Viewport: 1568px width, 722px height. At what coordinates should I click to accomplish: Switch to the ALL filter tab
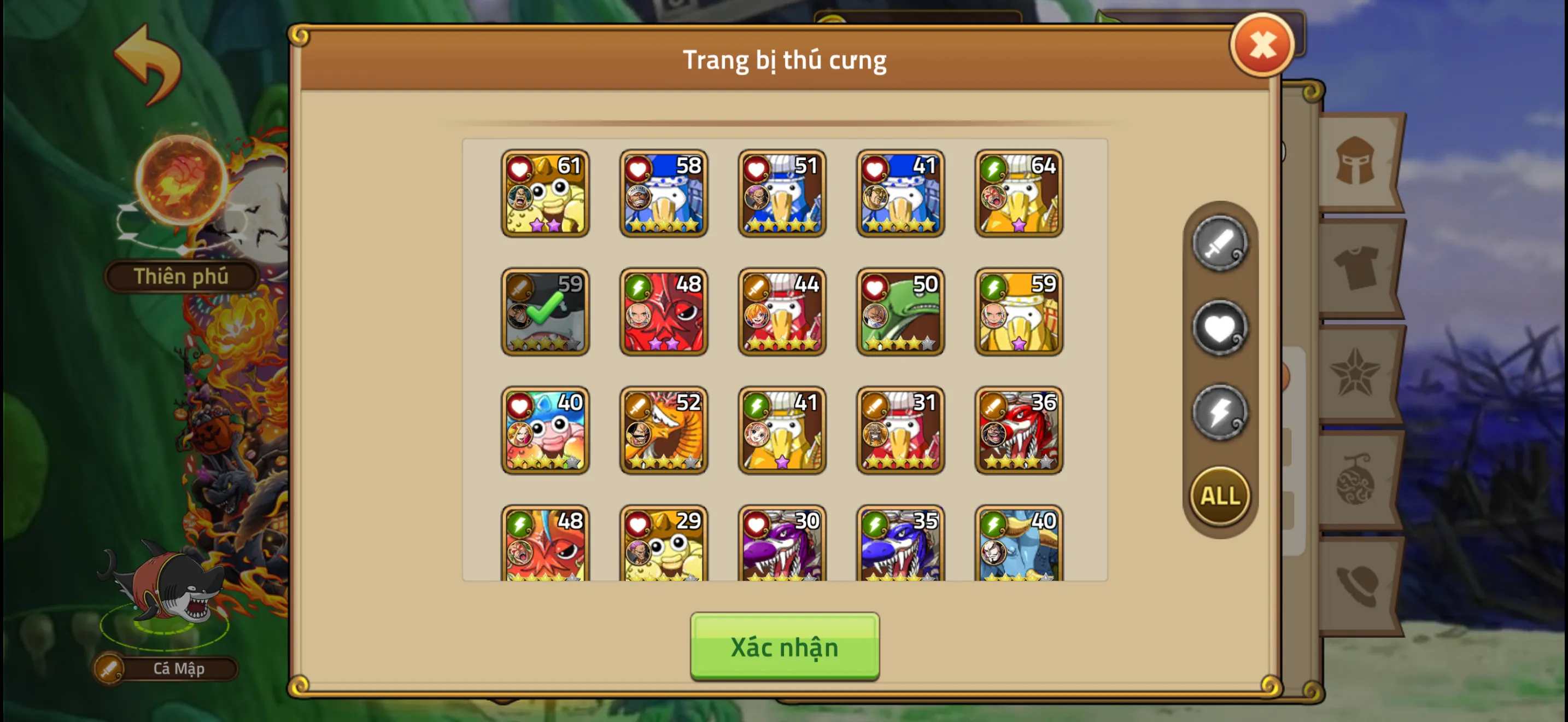[x=1219, y=496]
